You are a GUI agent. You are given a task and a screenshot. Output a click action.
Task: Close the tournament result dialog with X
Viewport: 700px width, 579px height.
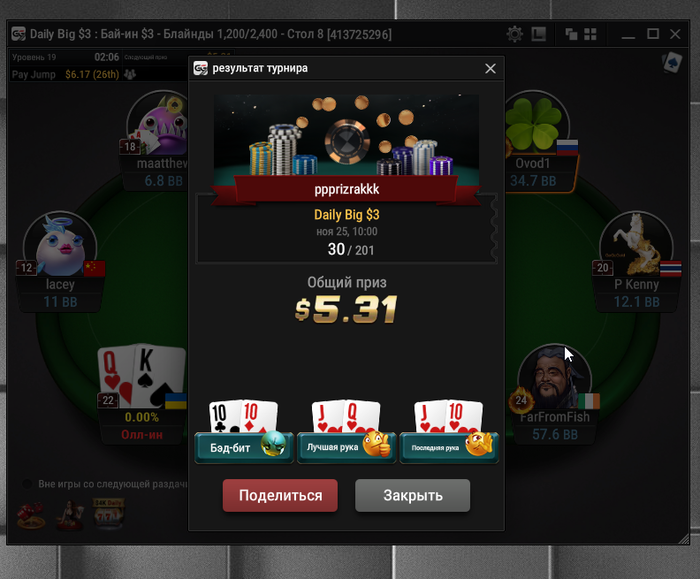click(x=490, y=69)
